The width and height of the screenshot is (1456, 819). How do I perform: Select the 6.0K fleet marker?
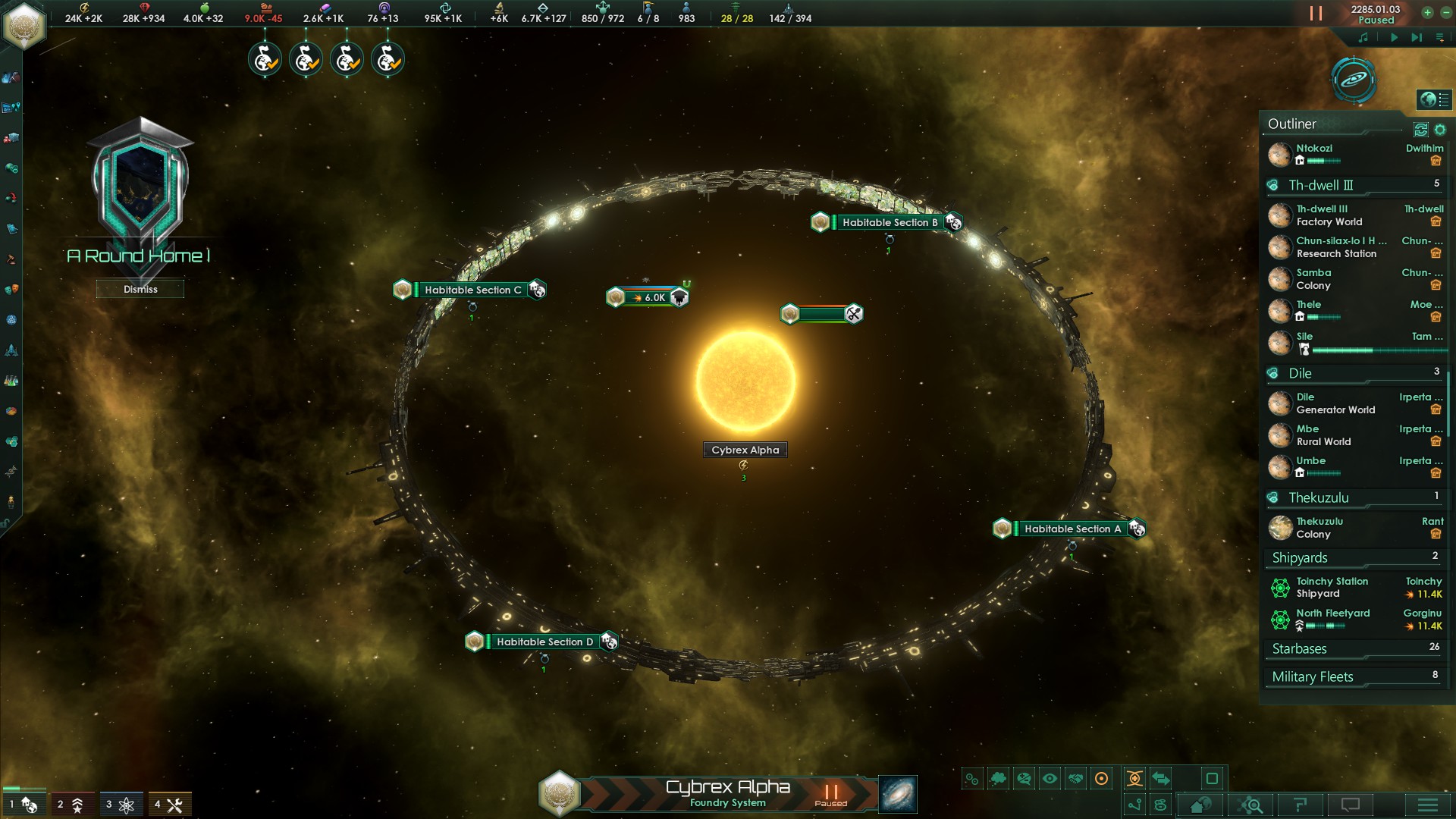(649, 297)
